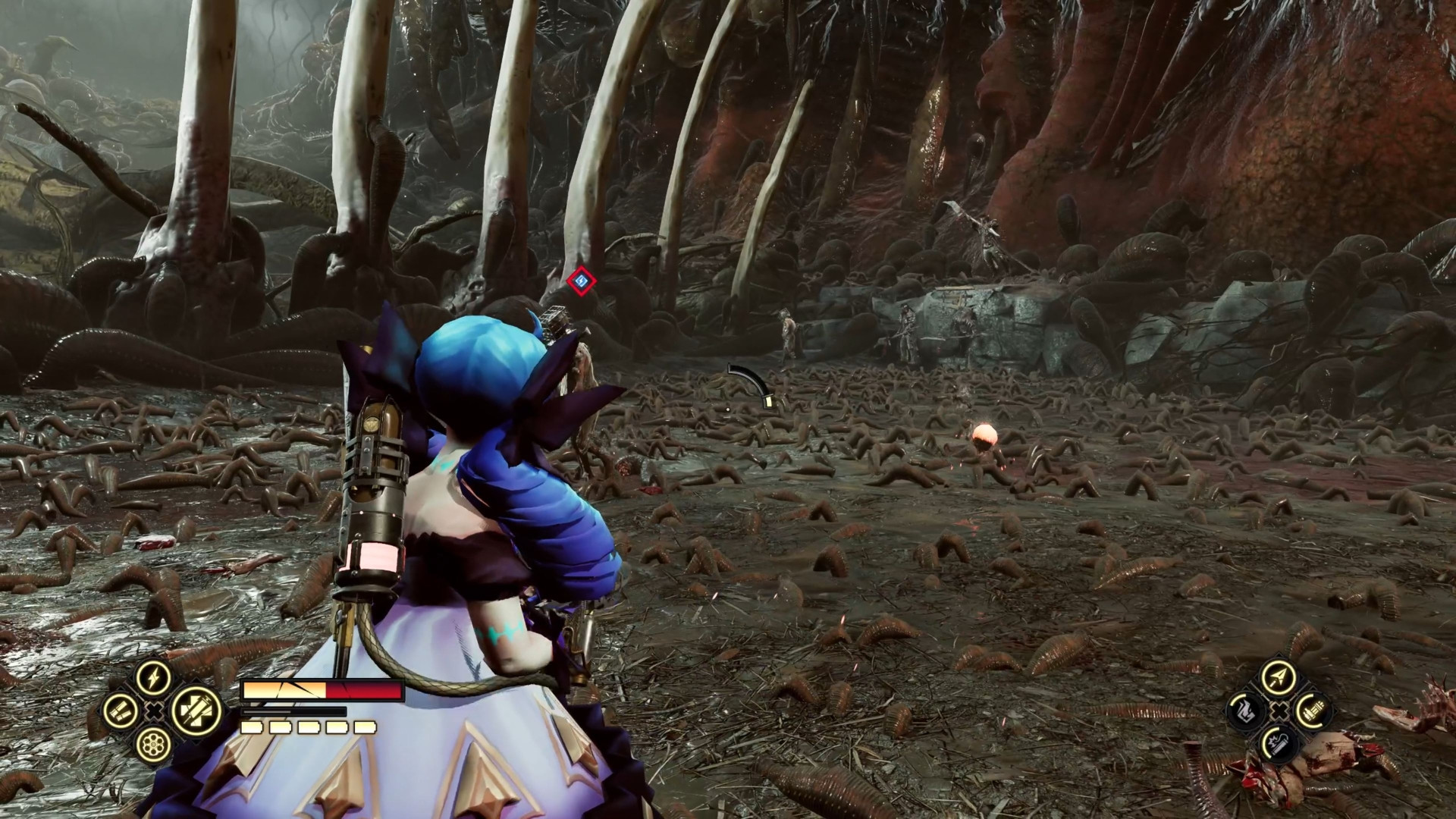Select the lightning ability icon
This screenshot has width=1456, height=819.
[153, 677]
